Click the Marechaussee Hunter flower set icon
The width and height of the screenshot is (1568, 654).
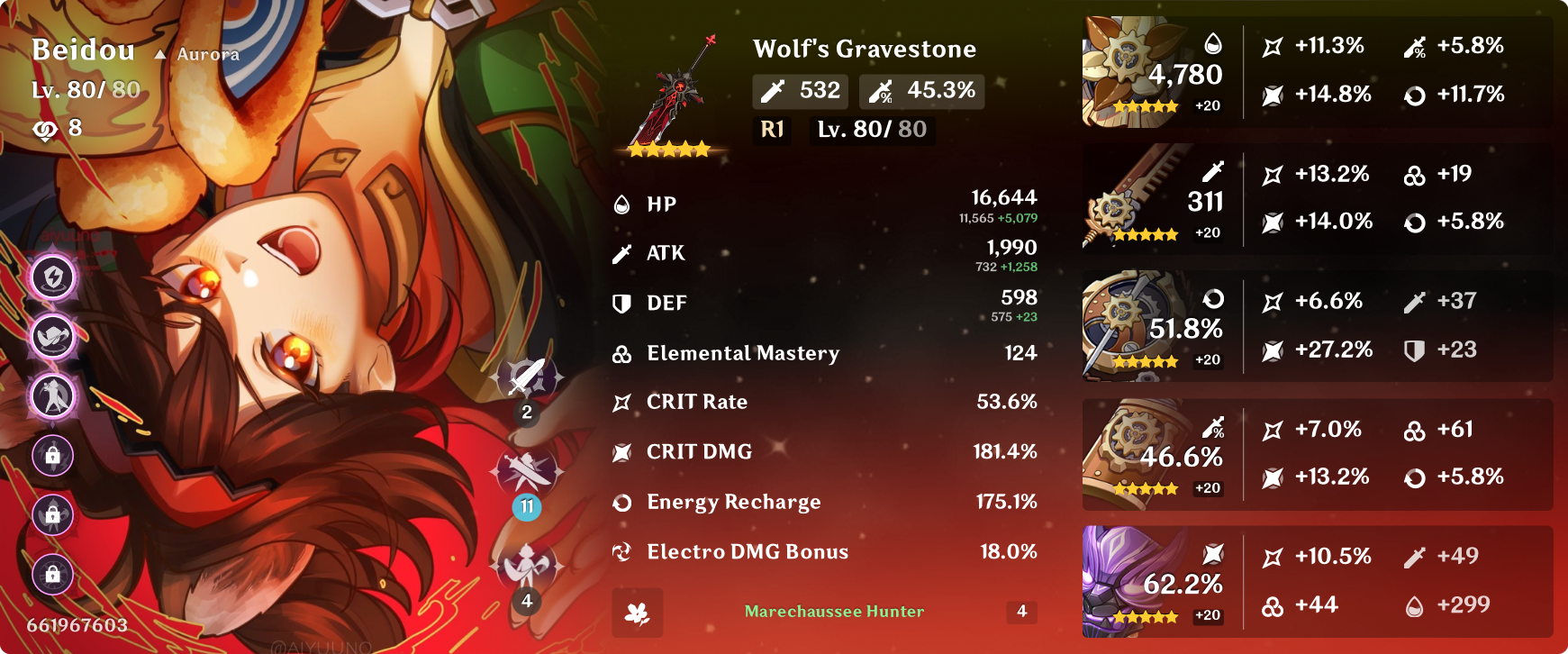click(x=636, y=613)
